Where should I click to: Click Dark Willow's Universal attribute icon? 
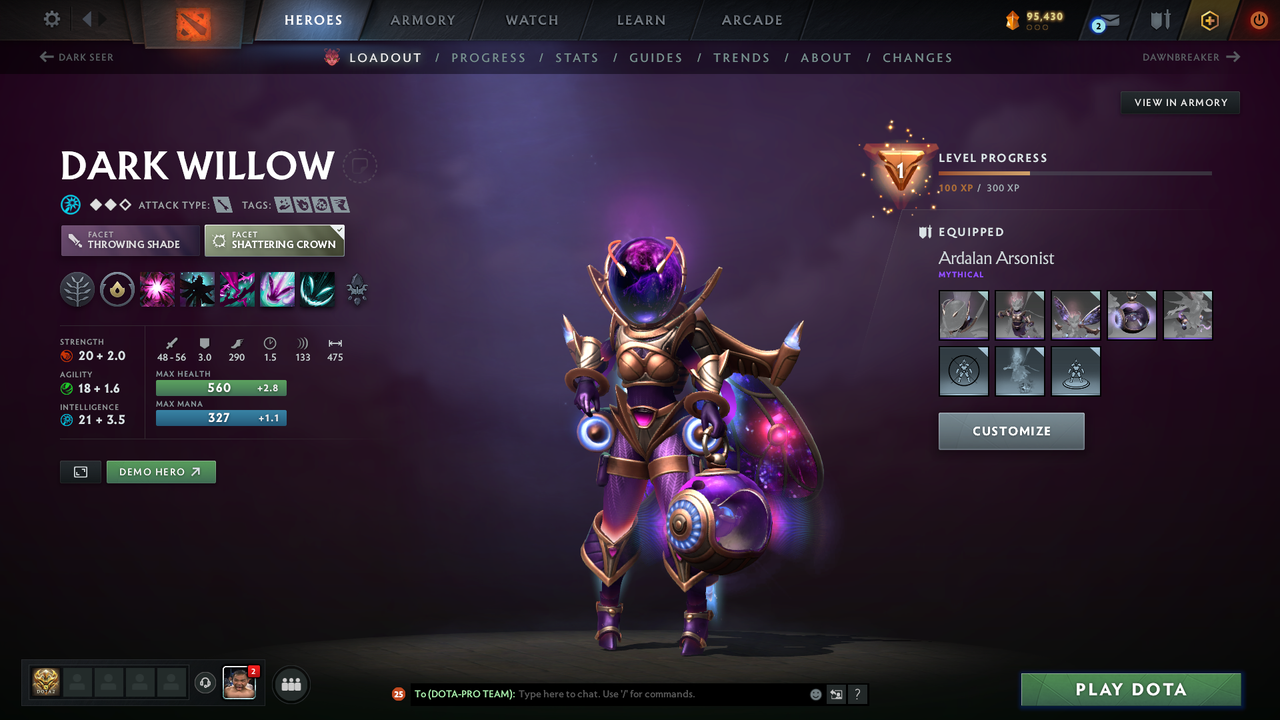click(70, 204)
